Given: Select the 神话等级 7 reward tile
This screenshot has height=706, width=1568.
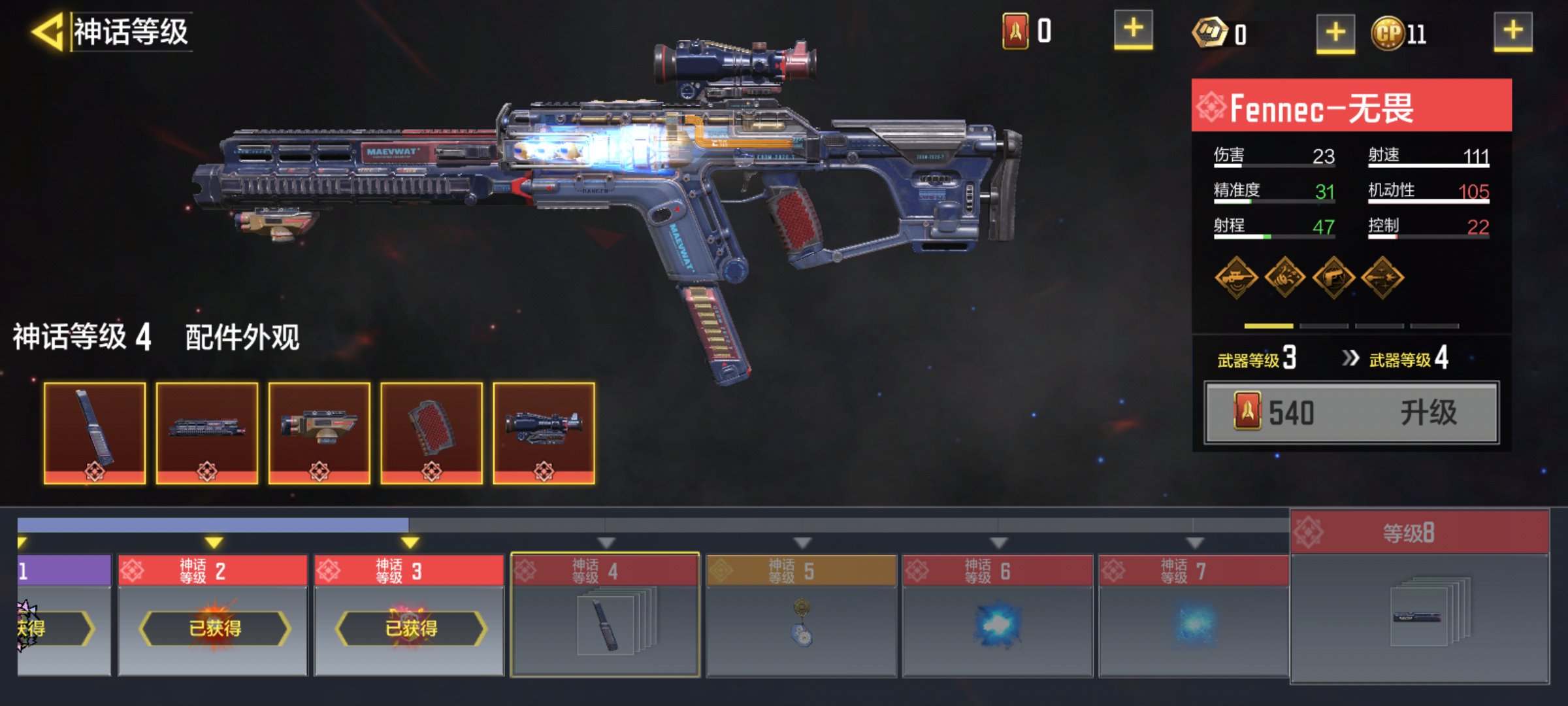Looking at the screenshot, I should (1193, 614).
